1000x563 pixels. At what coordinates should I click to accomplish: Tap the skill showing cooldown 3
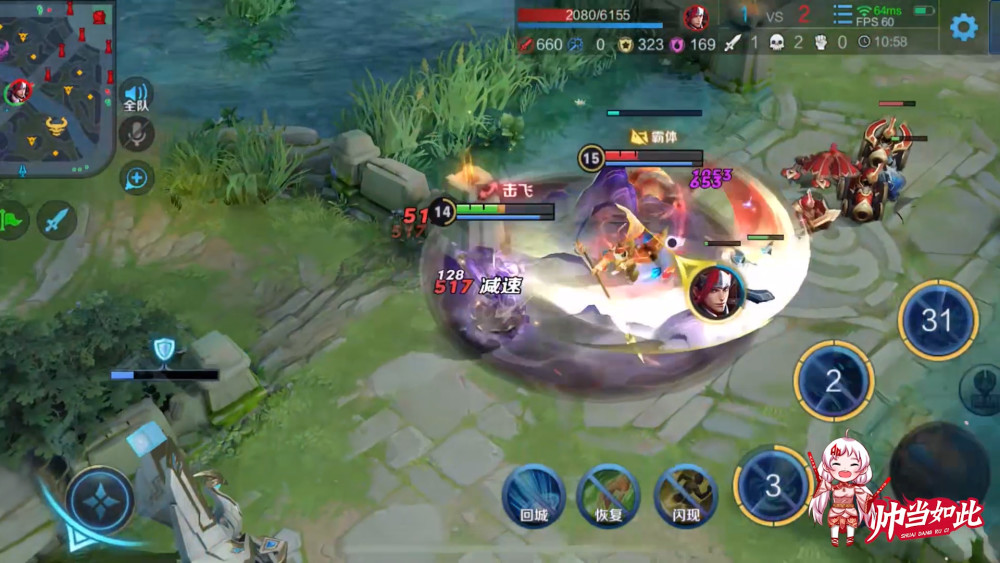pyautogui.click(x=772, y=485)
